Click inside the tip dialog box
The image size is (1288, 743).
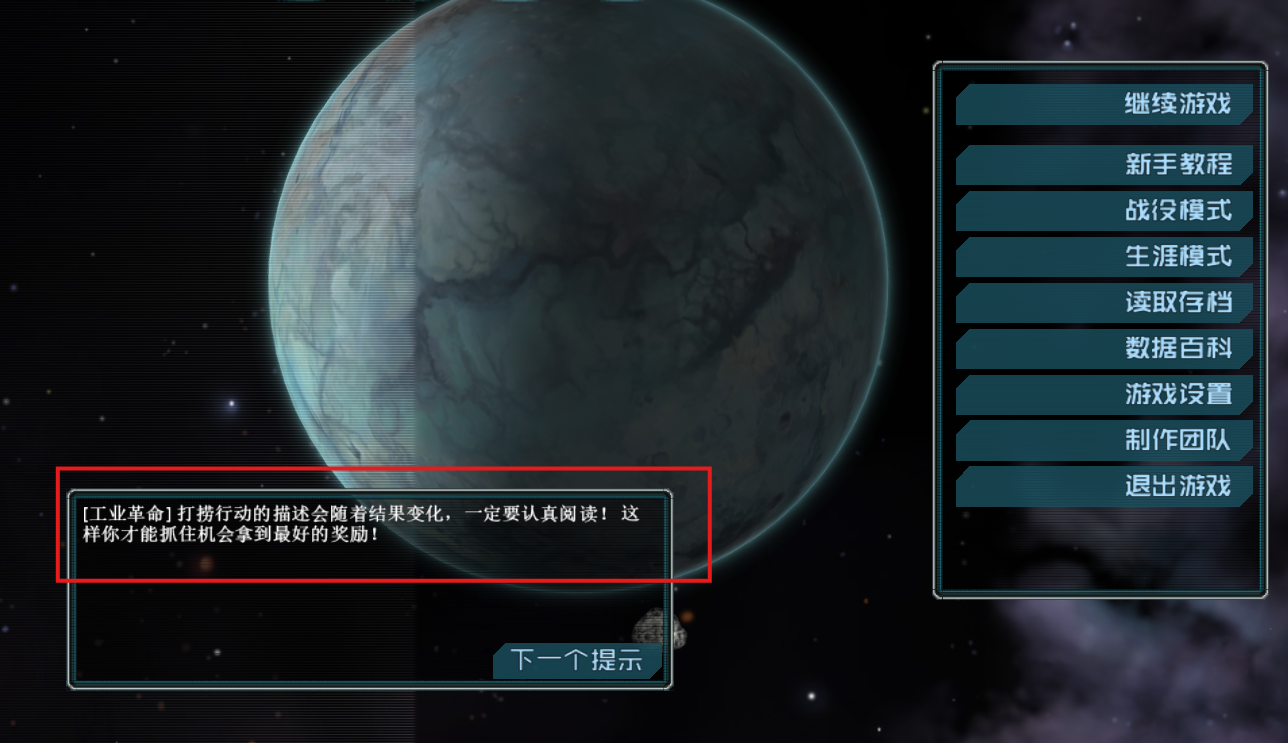[x=370, y=590]
